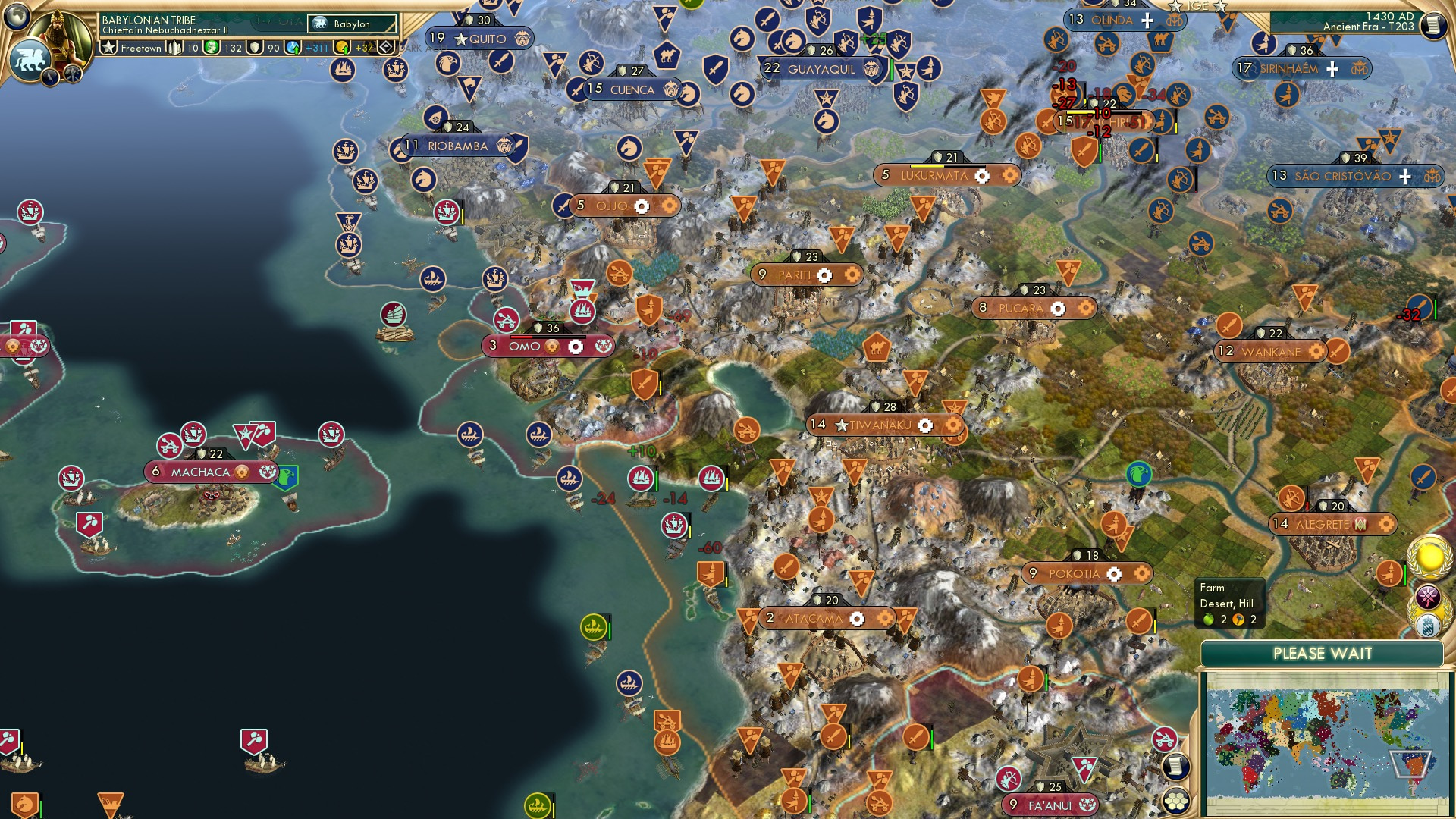1456x819 pixels.
Task: Open Tiwanaku production by clicking its gear icon
Action: coord(927,425)
